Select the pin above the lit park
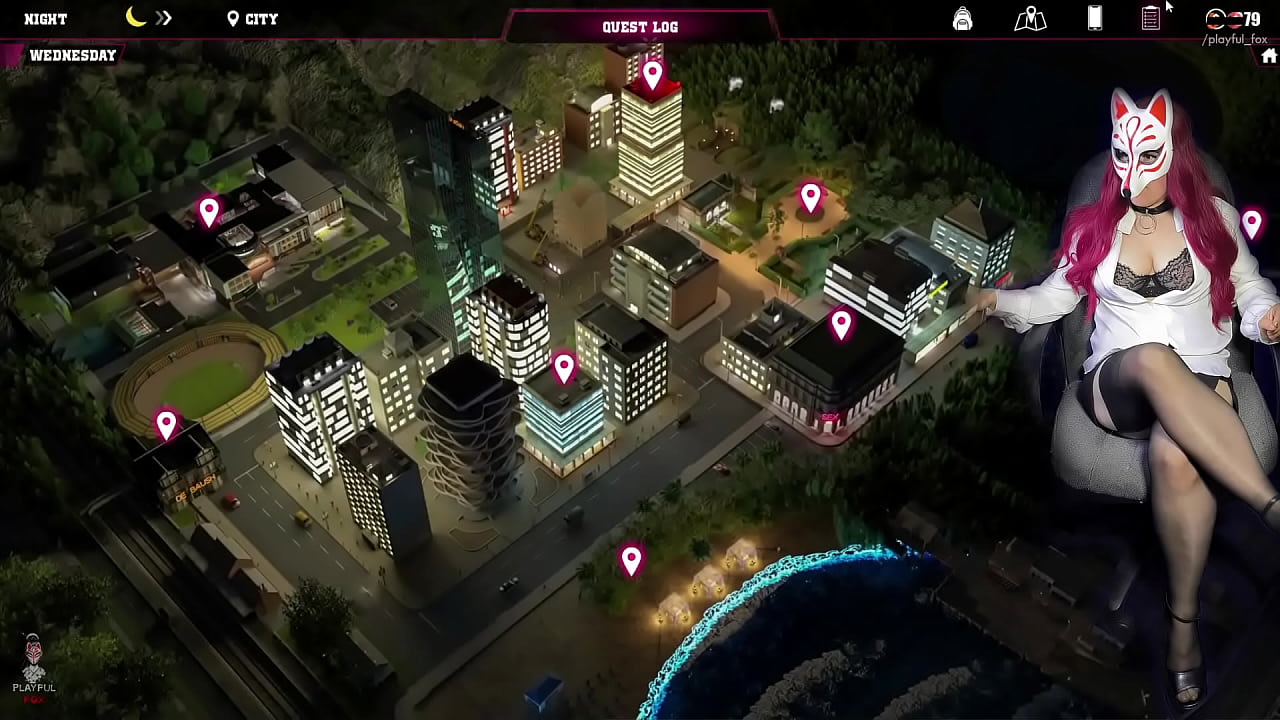Viewport: 1280px width, 720px height. pos(810,197)
